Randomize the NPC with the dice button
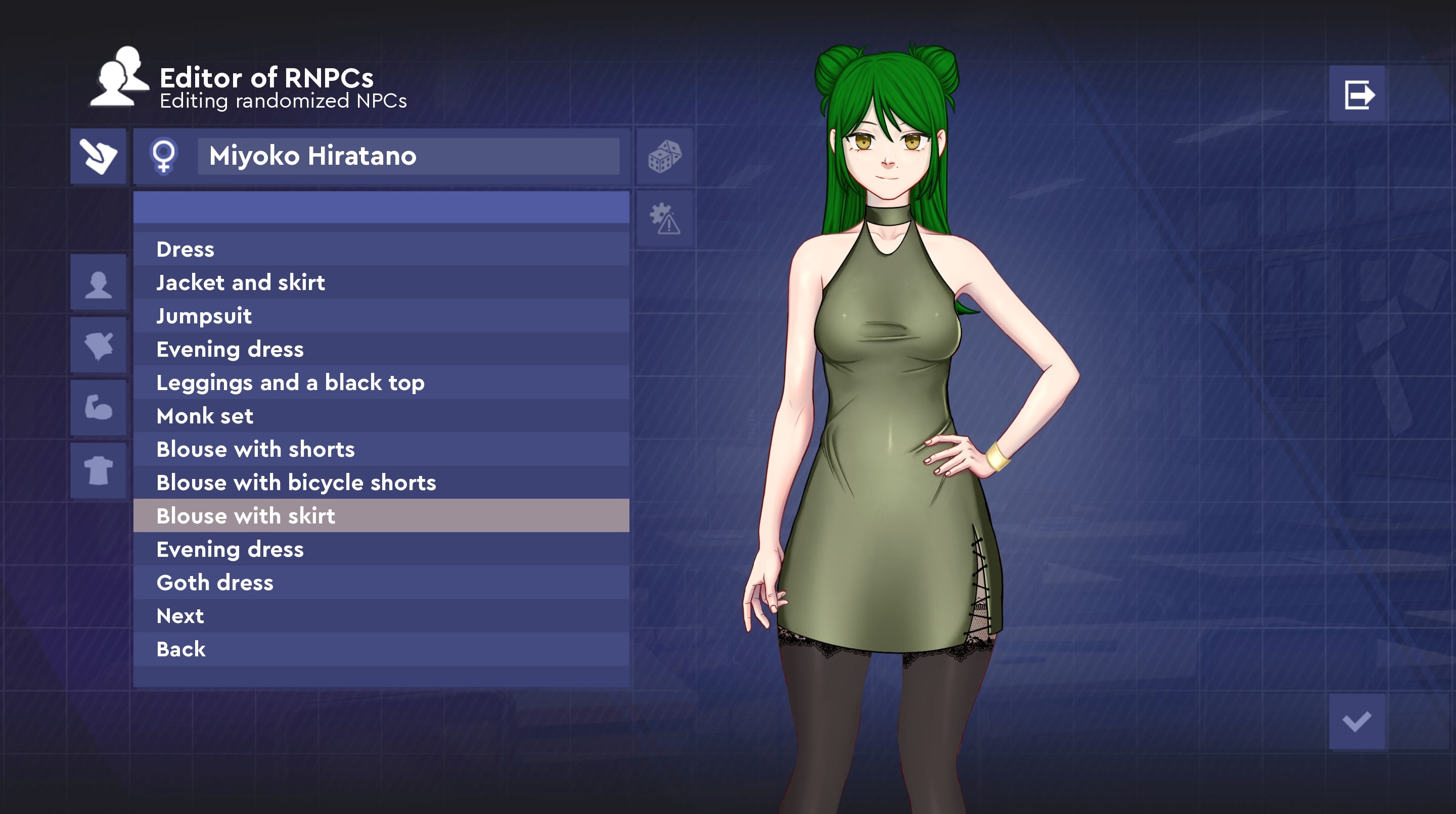 pos(665,157)
